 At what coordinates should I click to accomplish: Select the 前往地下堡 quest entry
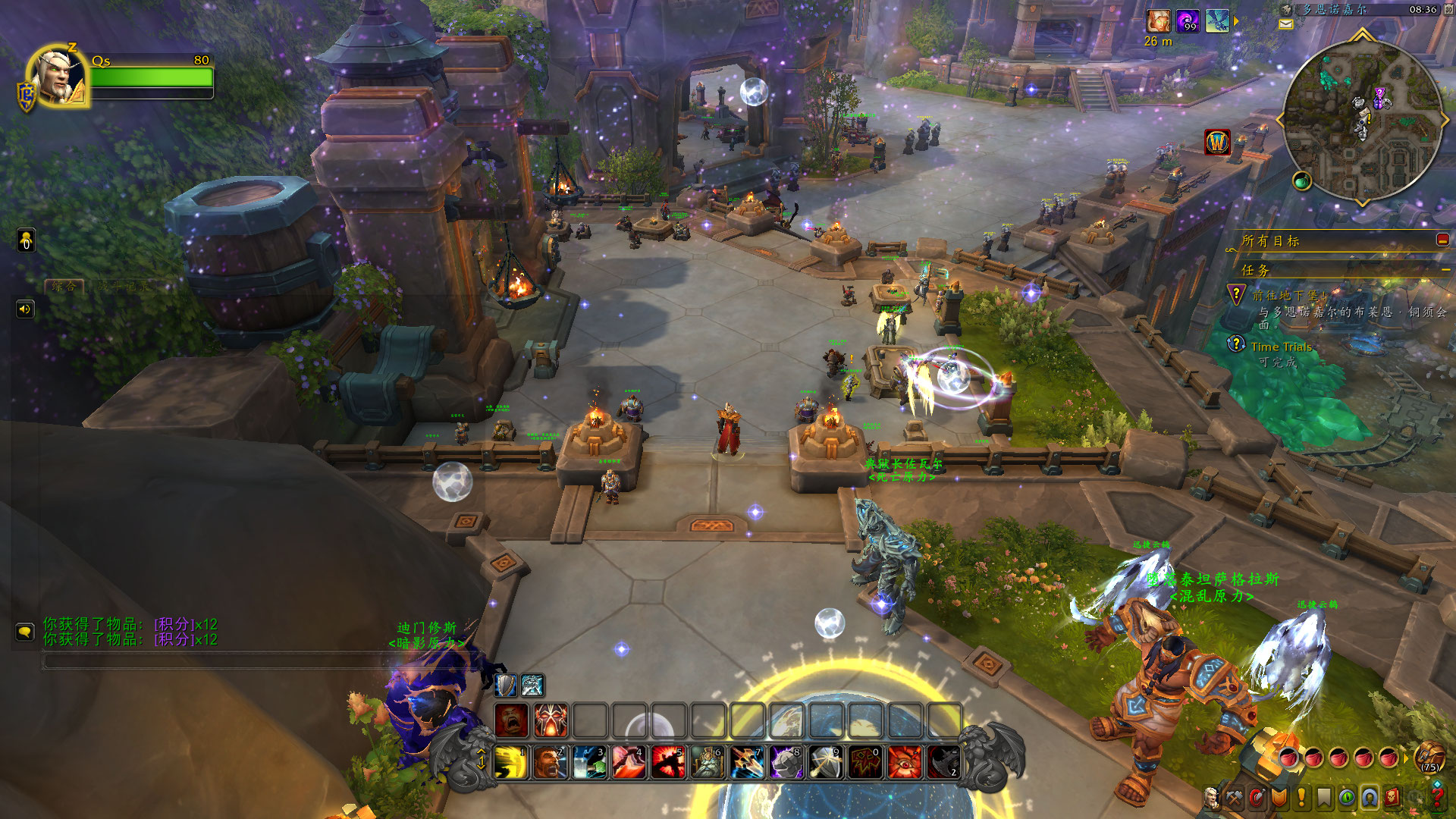(1289, 296)
